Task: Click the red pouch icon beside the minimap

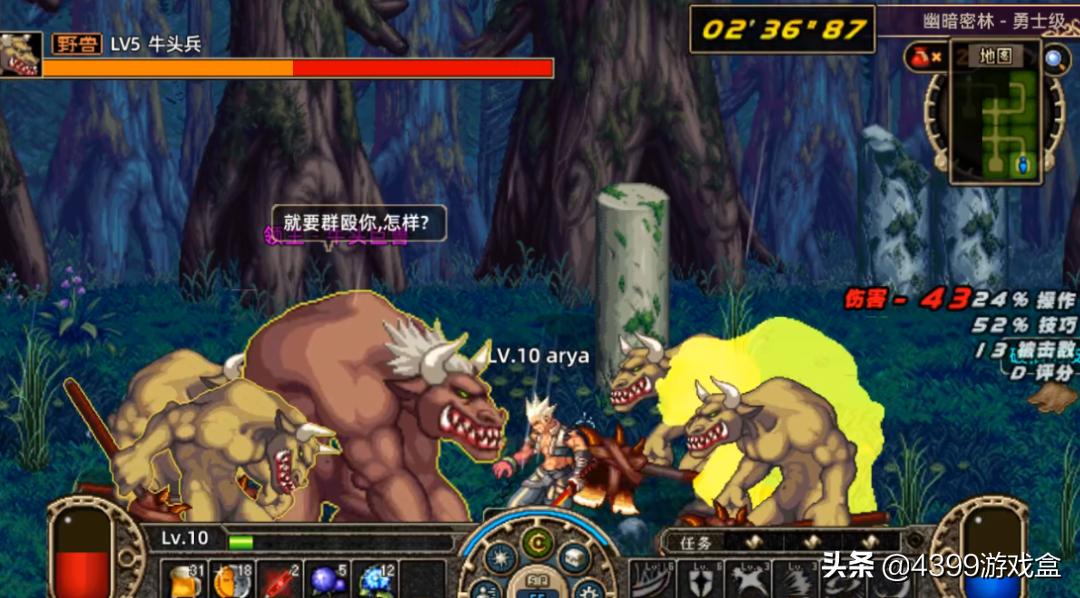Action: pos(920,58)
